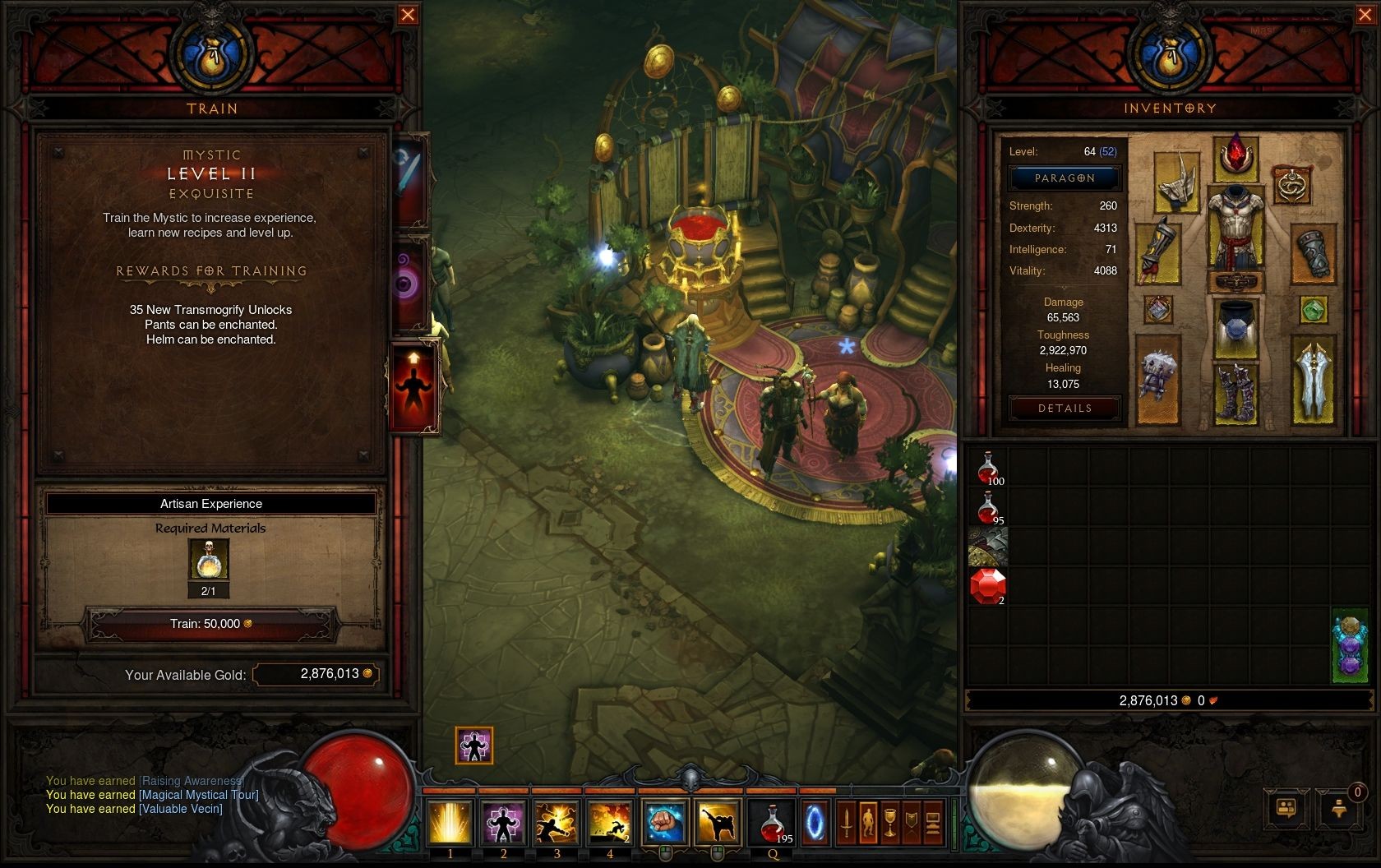This screenshot has height=868, width=1381.
Task: Open the achievements goblet menu icon
Action: (x=889, y=823)
